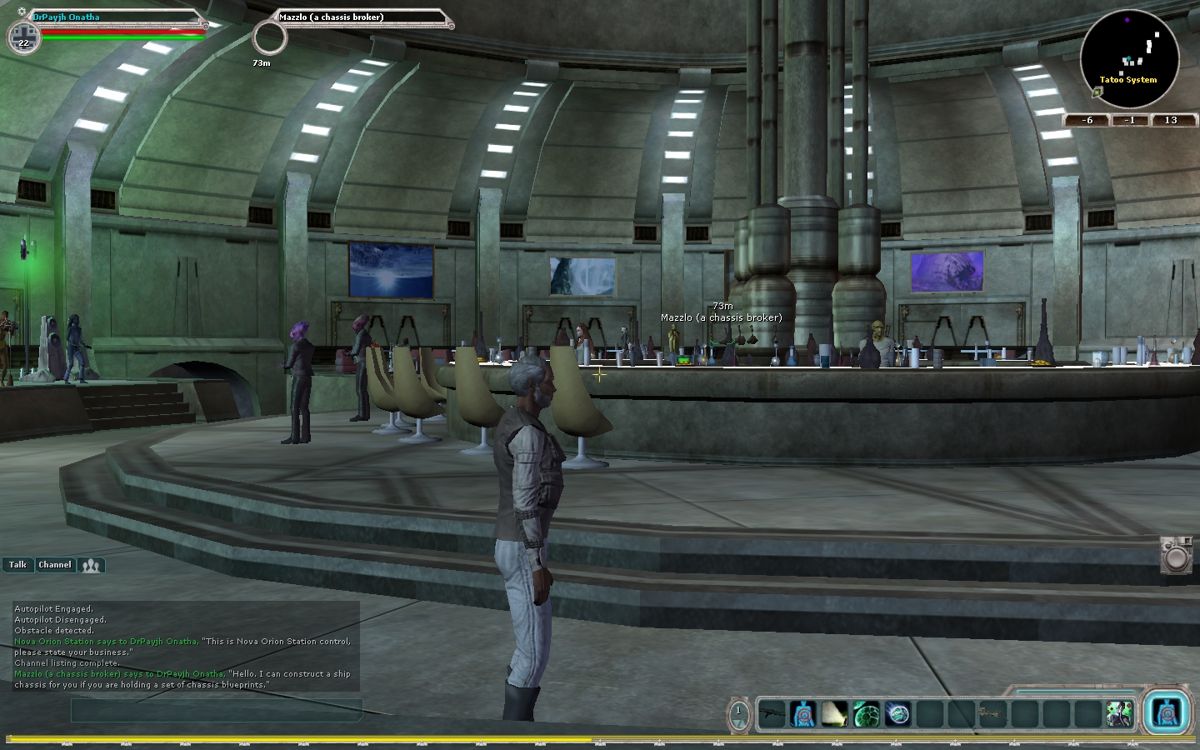This screenshot has width=1200, height=750.
Task: Use the blue target silhouette hotbar ability
Action: (x=802, y=713)
